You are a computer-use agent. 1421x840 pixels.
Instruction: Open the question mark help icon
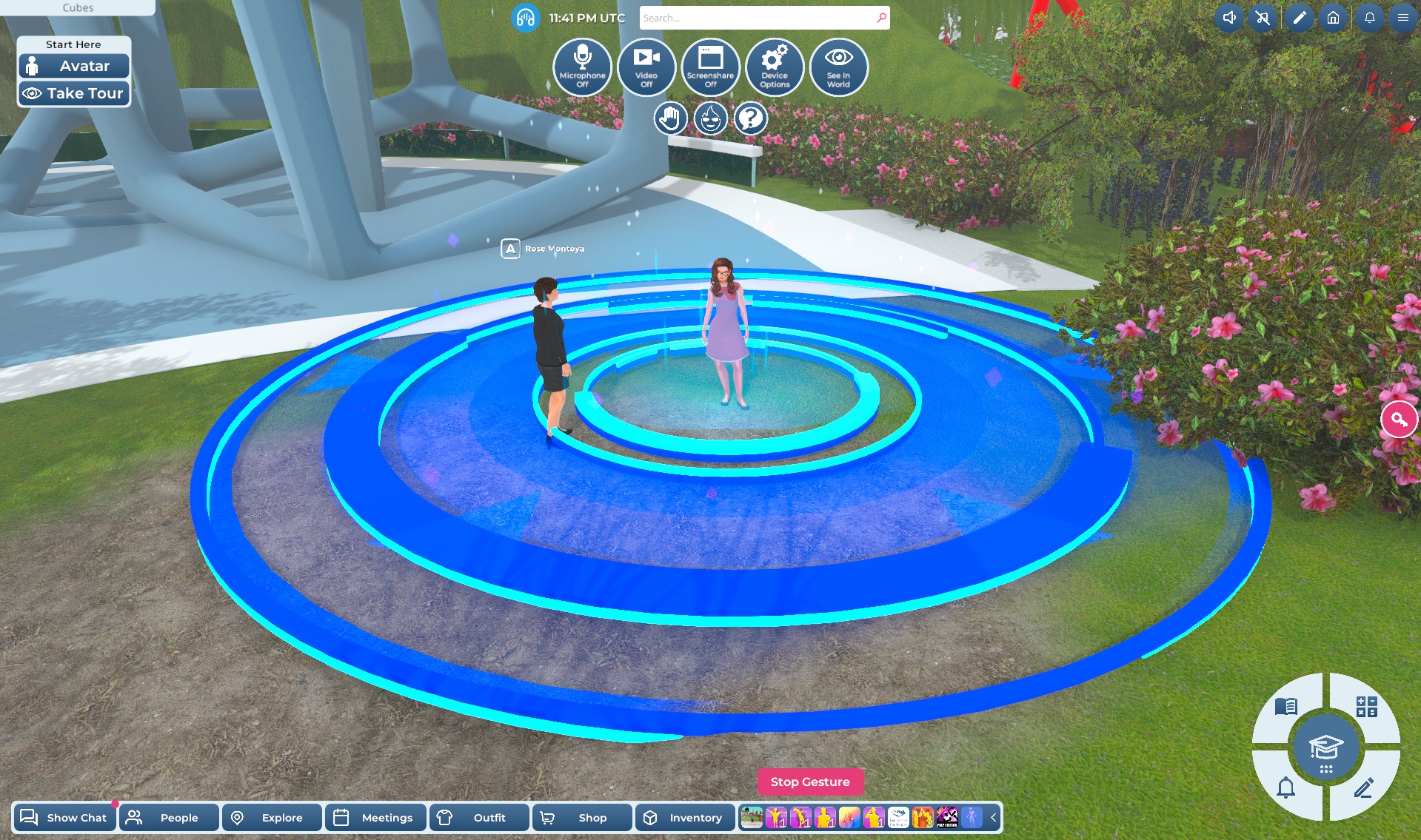(x=750, y=118)
